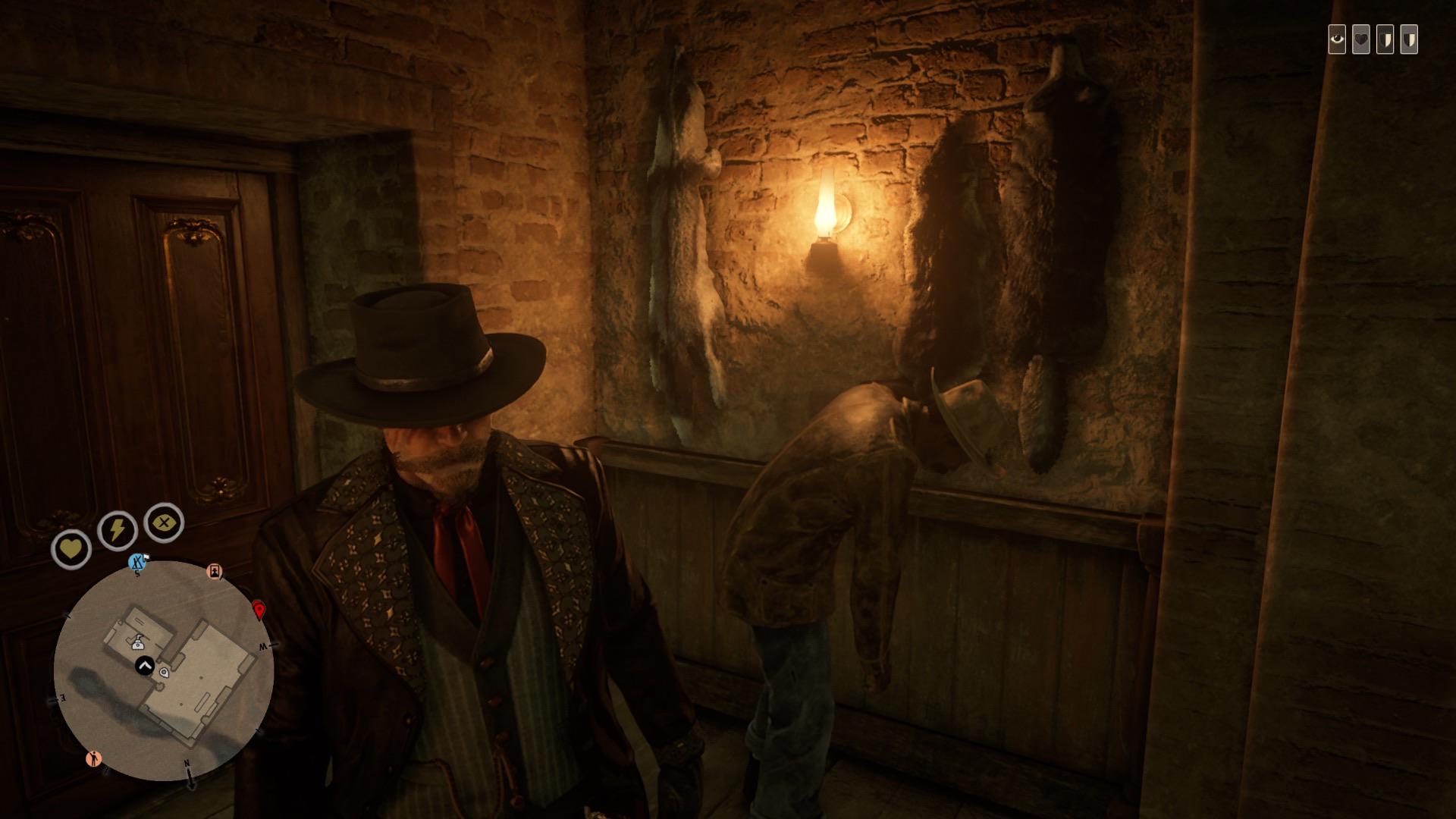The image size is (1456, 819).
Task: Select the player arrow chevron on minimap
Action: [x=143, y=665]
